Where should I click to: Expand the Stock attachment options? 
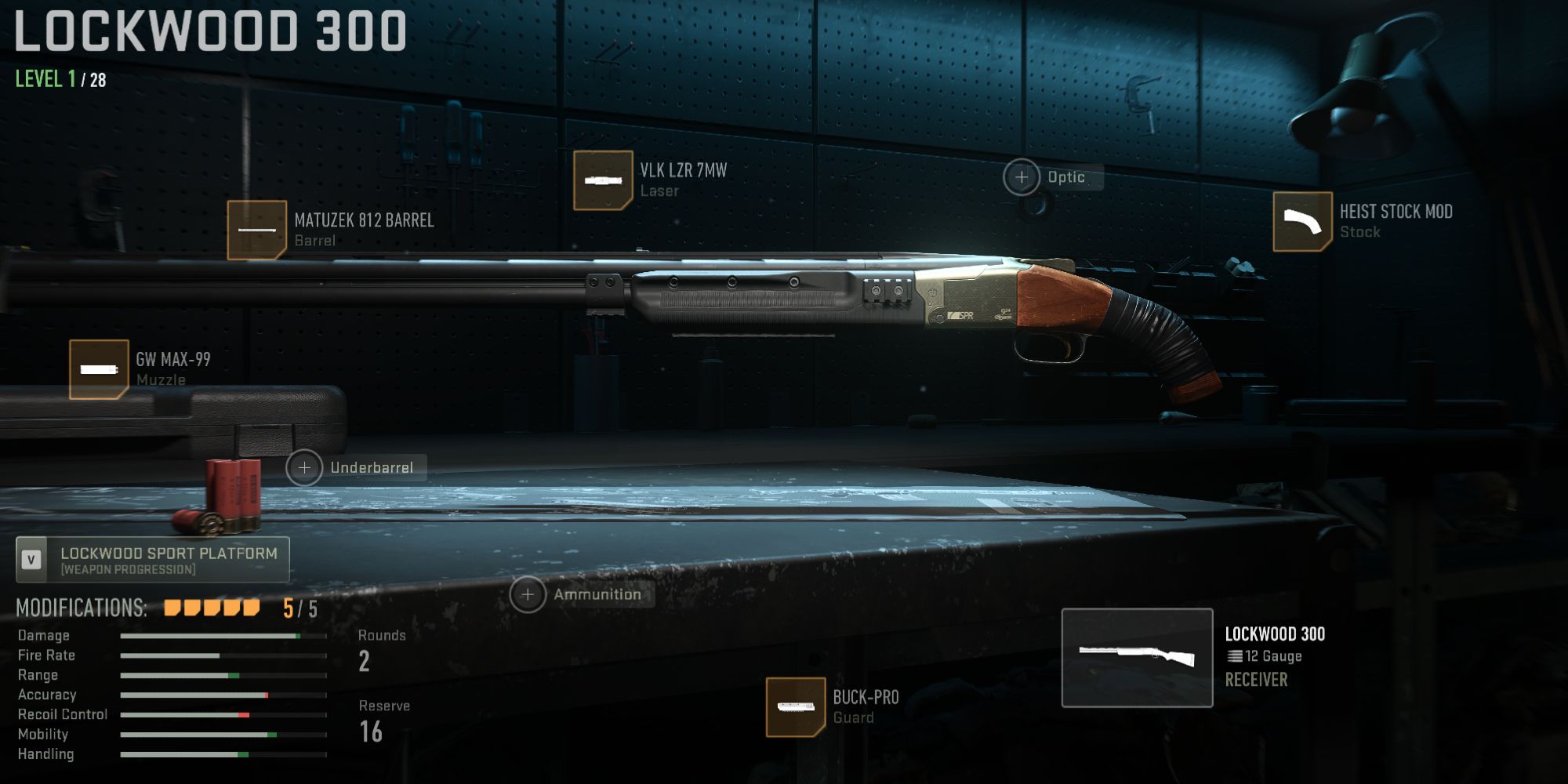click(x=1301, y=222)
